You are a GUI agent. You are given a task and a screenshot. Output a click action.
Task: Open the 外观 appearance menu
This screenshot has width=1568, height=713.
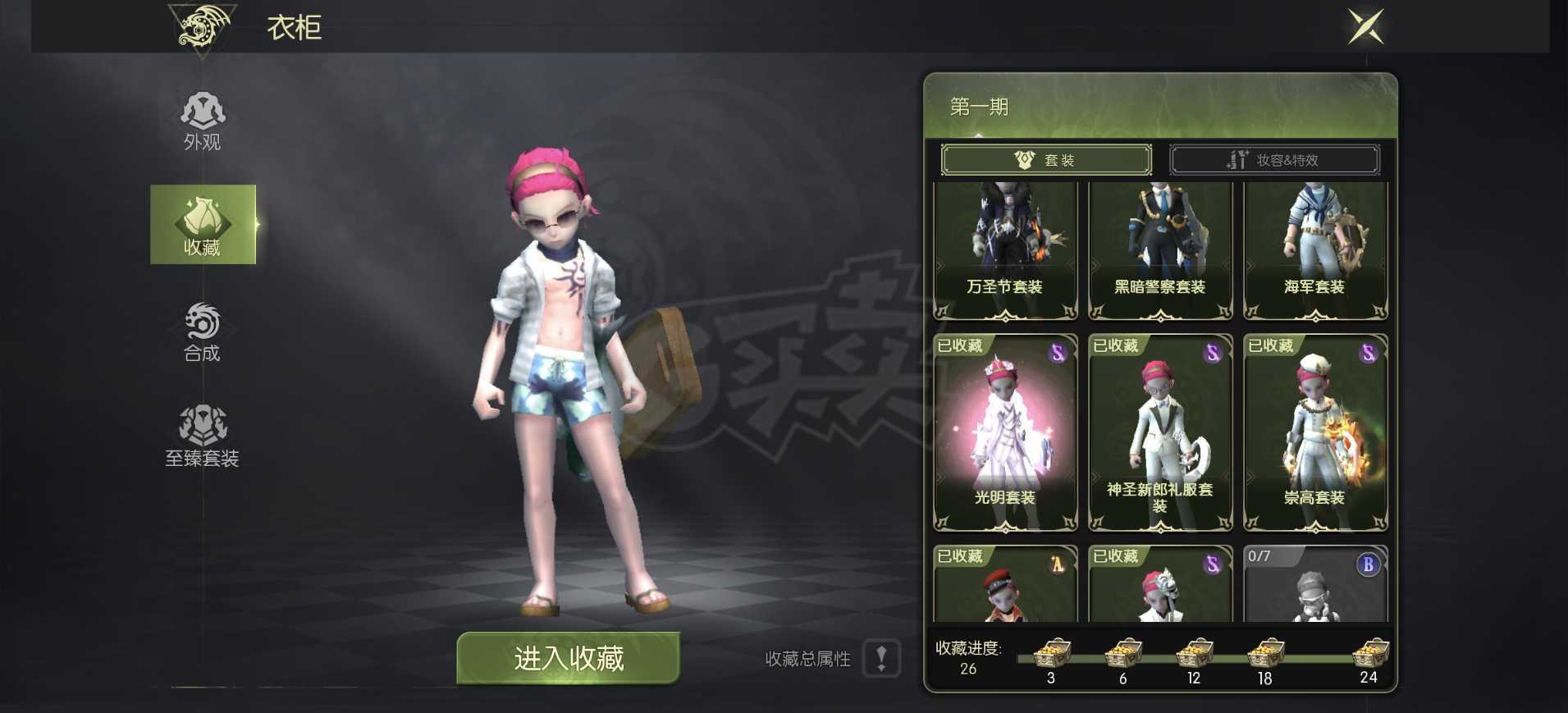[x=203, y=121]
